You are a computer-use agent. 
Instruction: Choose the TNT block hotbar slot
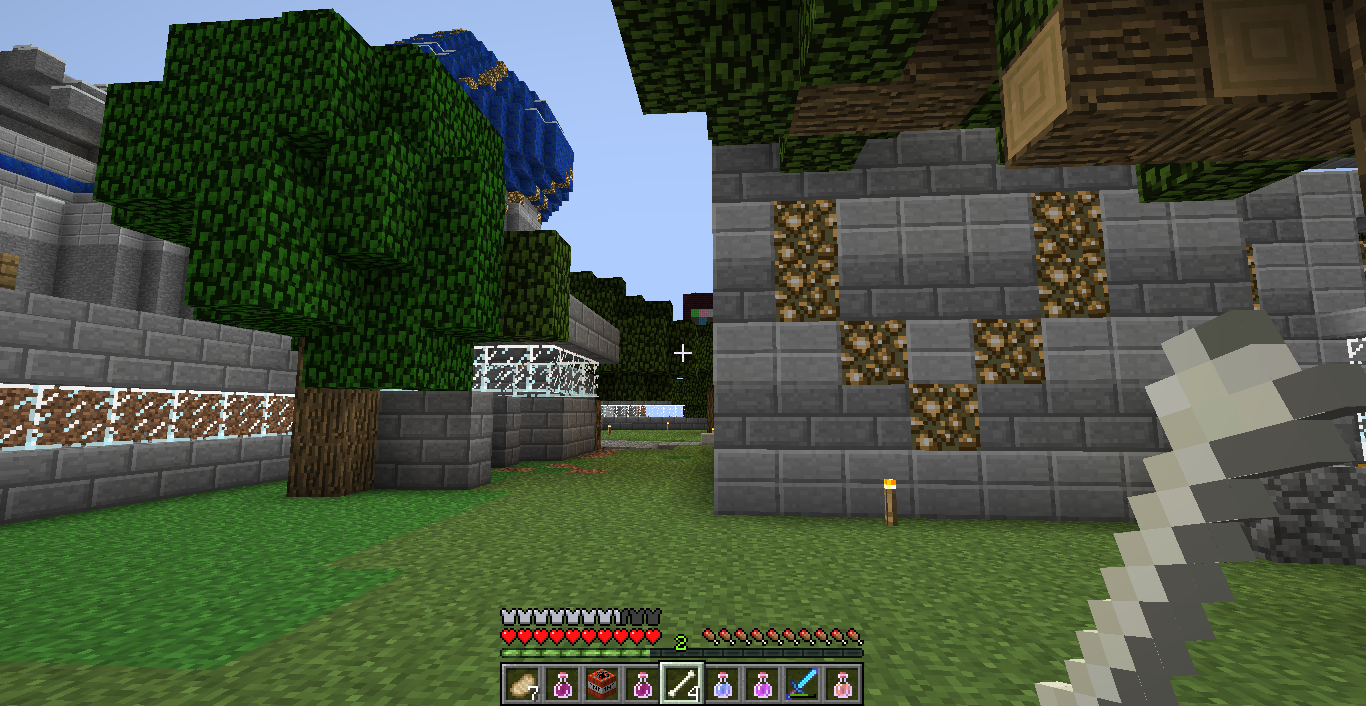601,684
